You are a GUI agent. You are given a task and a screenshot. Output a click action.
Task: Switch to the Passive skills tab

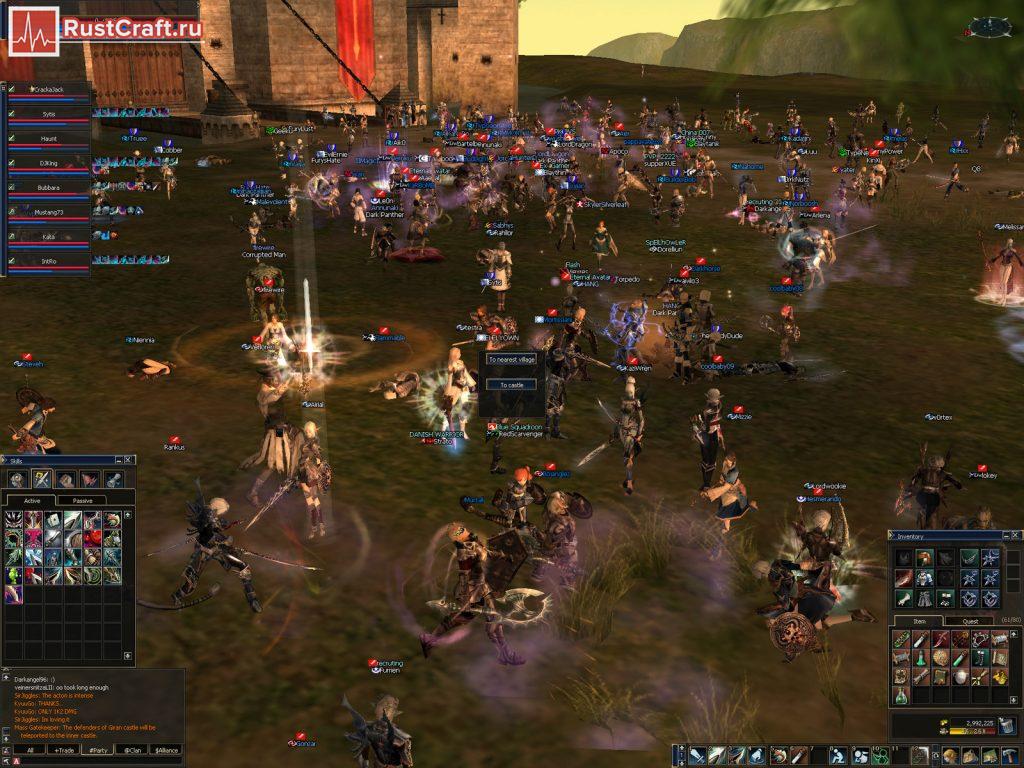[x=82, y=500]
